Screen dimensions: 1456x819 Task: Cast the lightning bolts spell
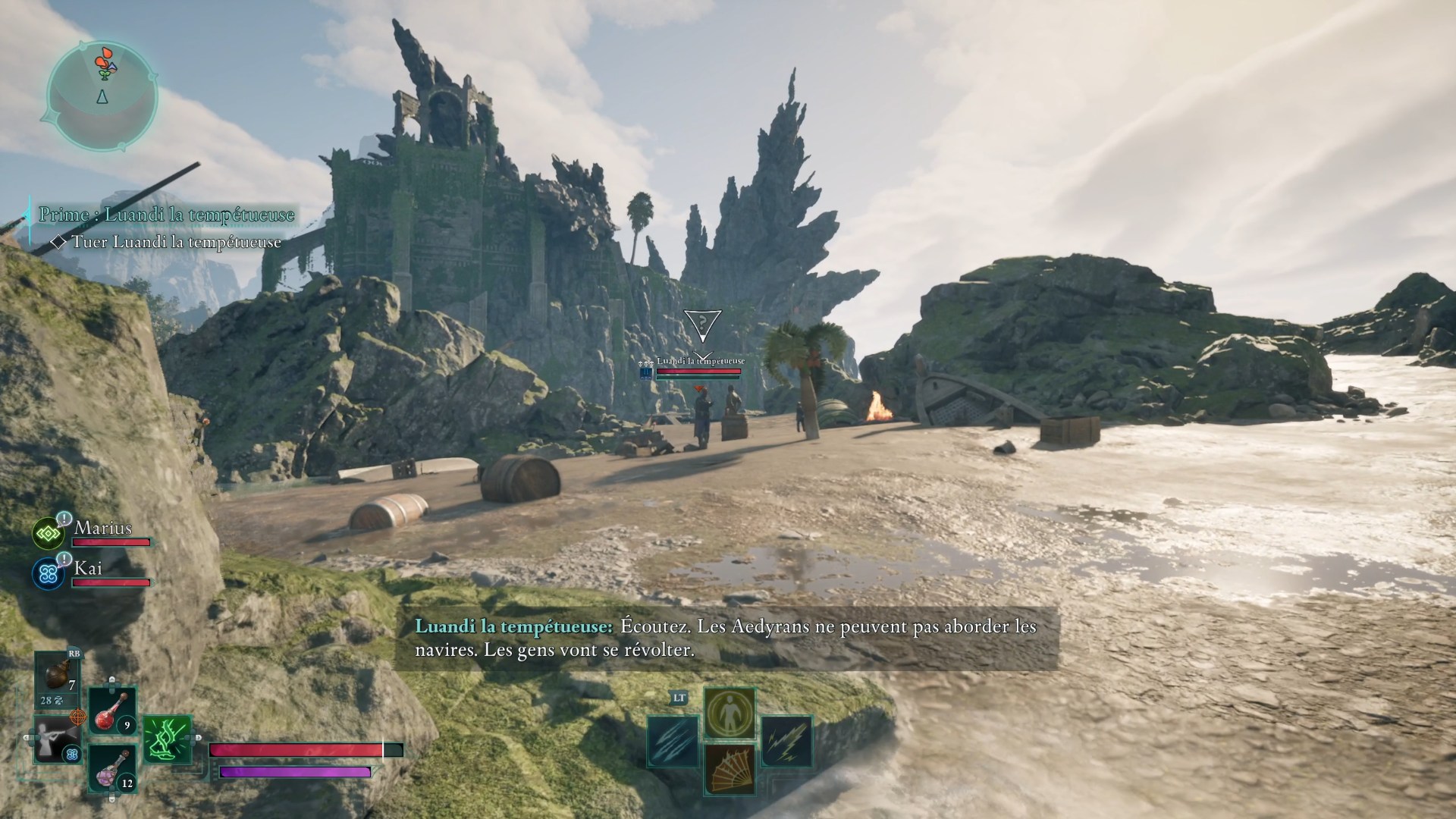pyautogui.click(x=786, y=741)
